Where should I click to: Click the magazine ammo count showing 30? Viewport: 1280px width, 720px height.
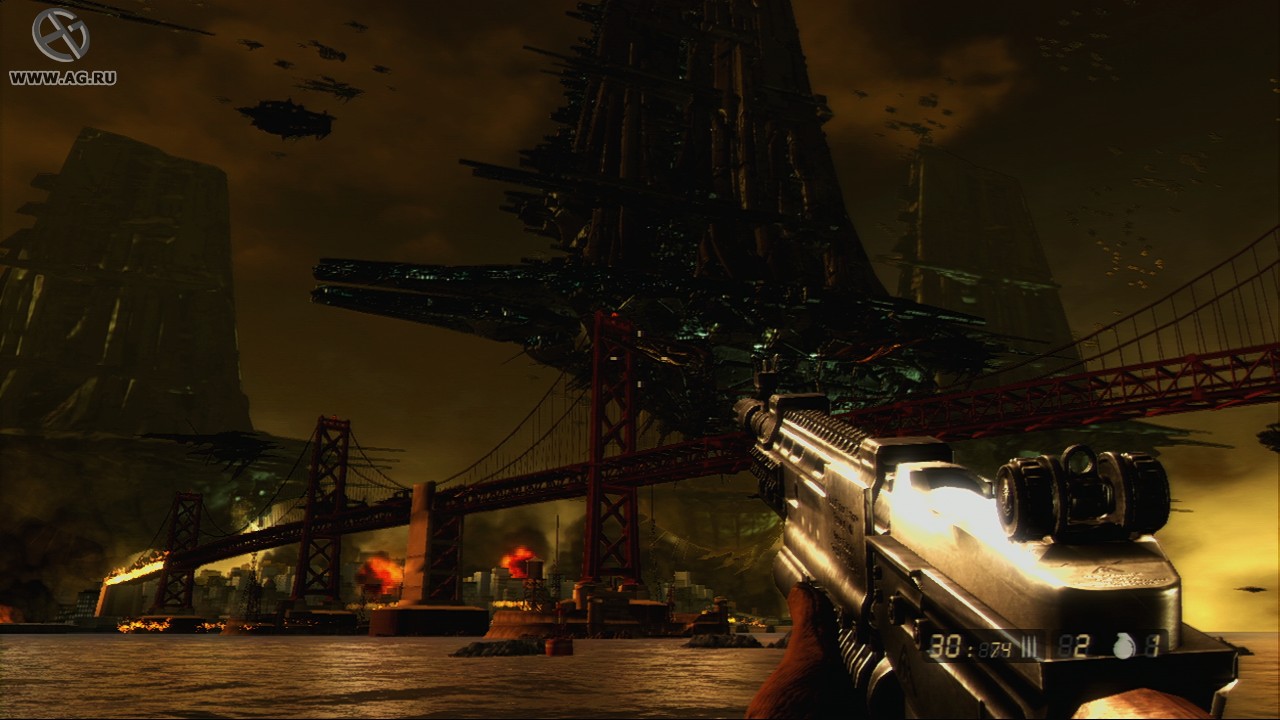point(944,645)
